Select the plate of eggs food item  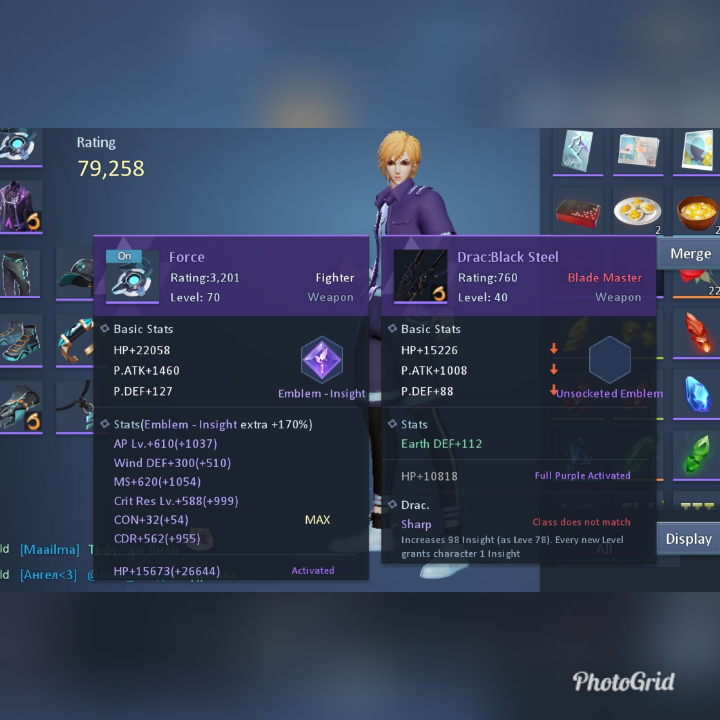coord(636,211)
